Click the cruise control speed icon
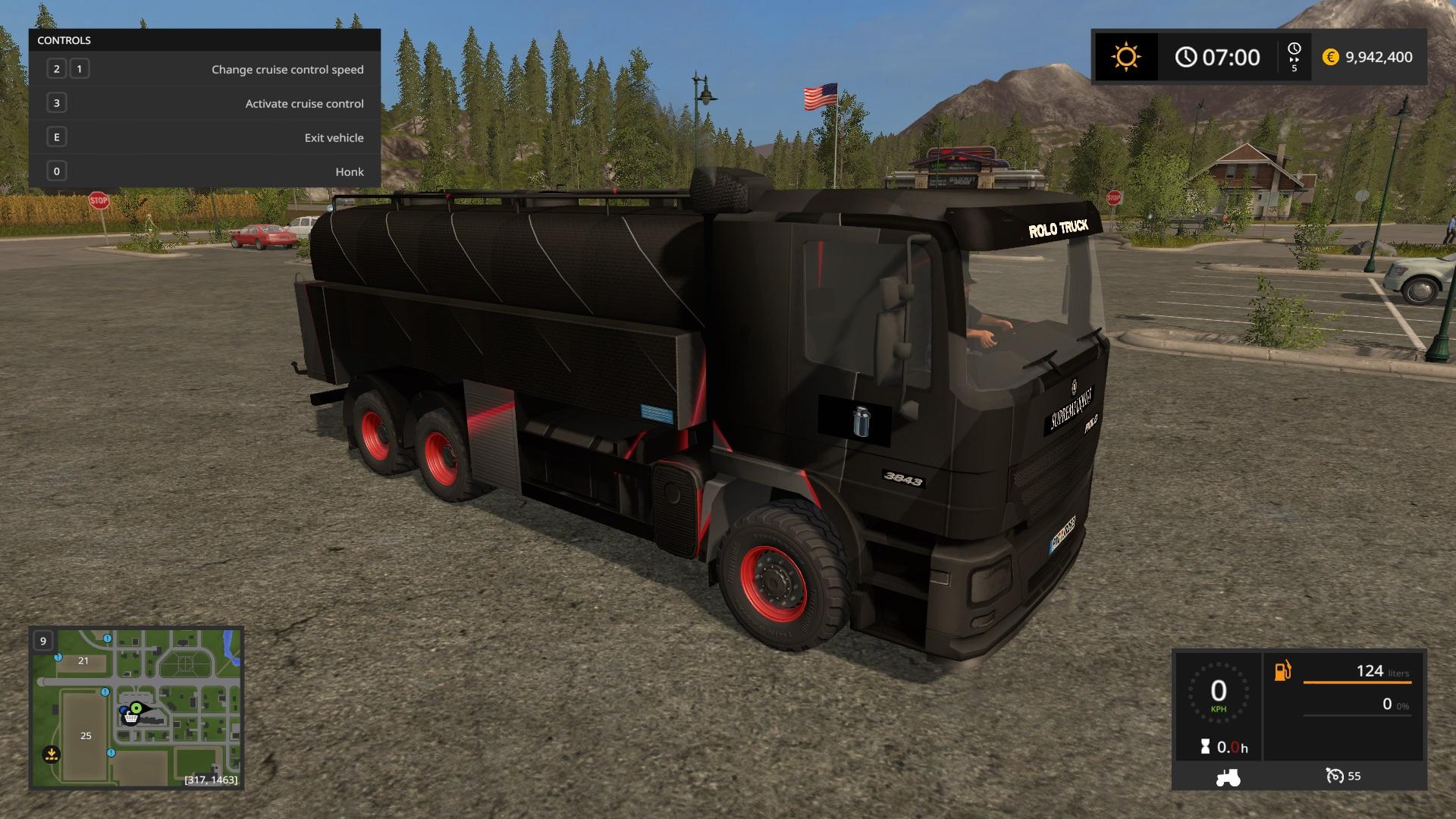The width and height of the screenshot is (1456, 819). pyautogui.click(x=1334, y=776)
